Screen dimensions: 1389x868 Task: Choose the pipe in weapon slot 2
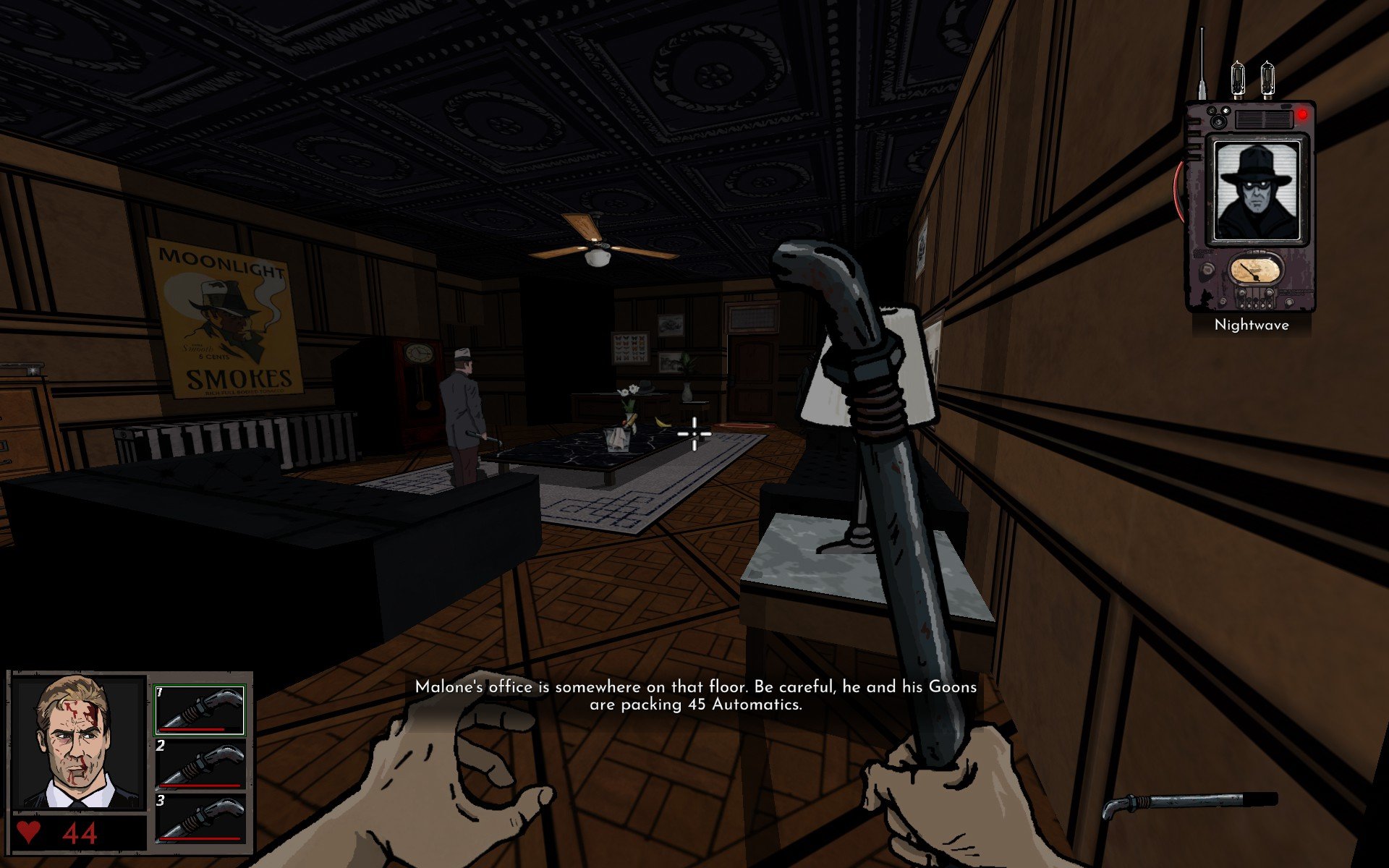point(200,765)
